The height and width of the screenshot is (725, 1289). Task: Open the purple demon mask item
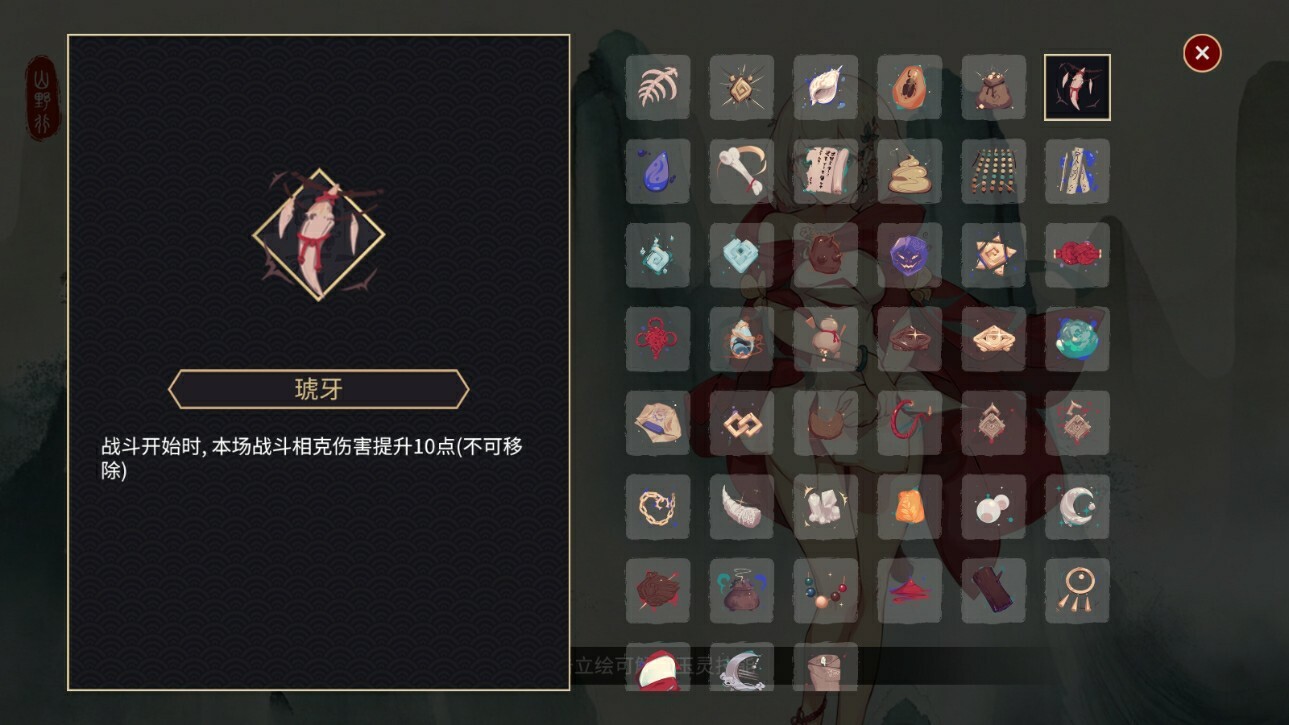[x=910, y=255]
